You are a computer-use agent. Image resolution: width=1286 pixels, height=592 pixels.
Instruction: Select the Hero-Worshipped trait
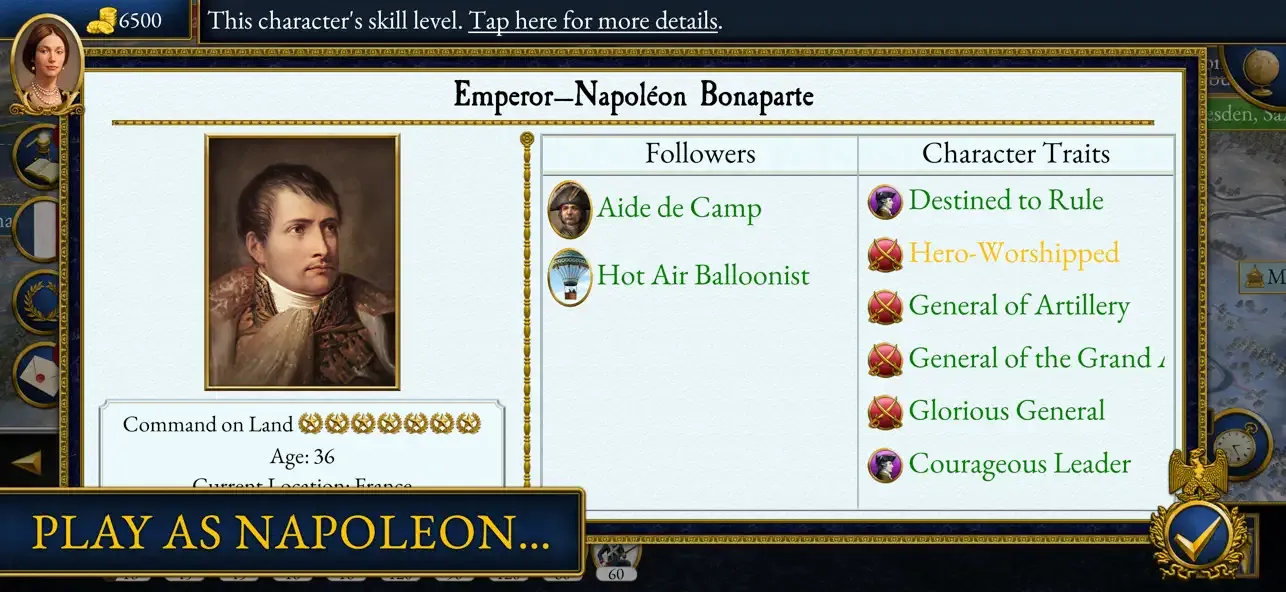[x=1012, y=253]
